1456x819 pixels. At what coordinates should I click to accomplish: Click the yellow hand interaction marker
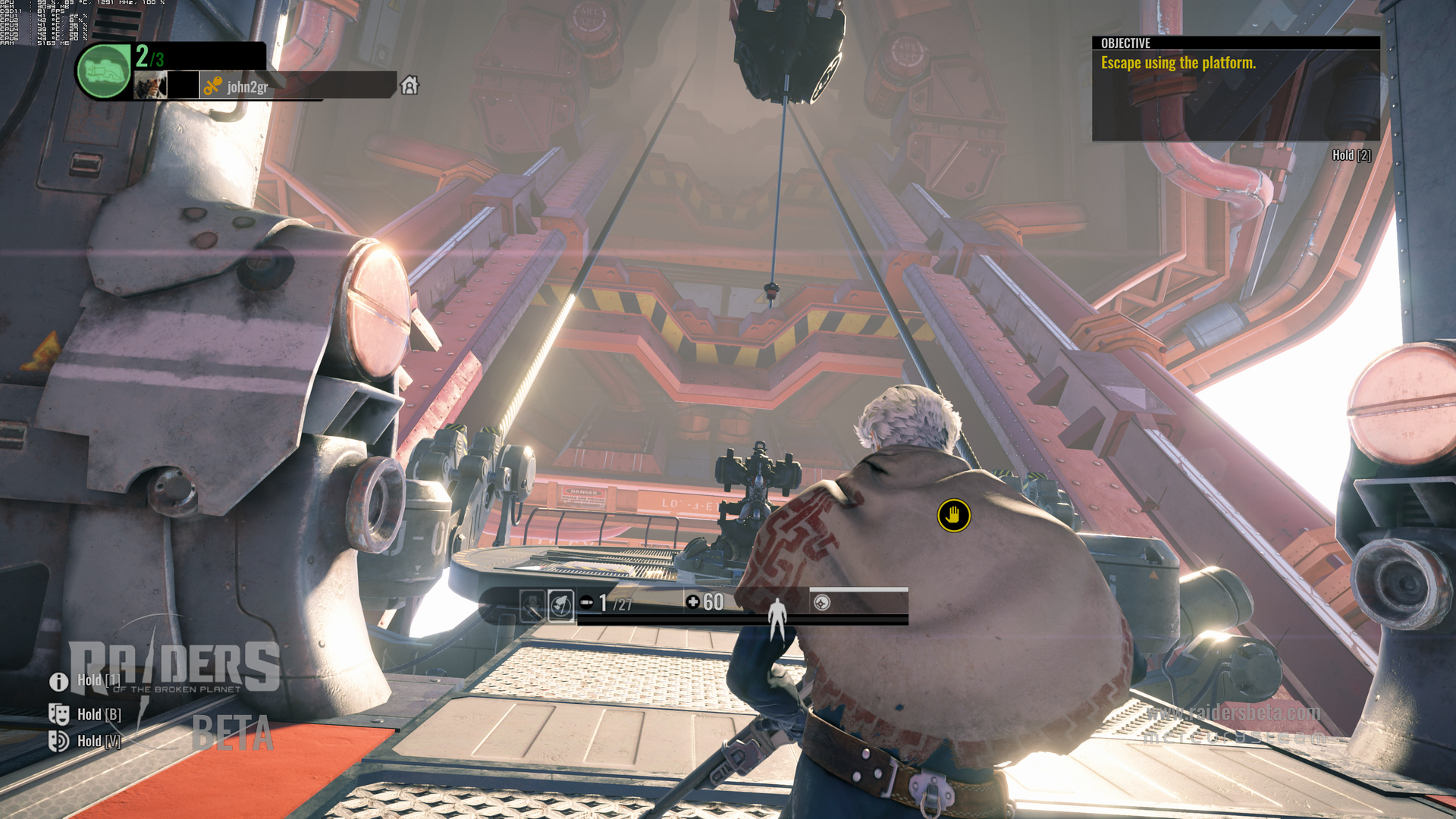[x=953, y=516]
